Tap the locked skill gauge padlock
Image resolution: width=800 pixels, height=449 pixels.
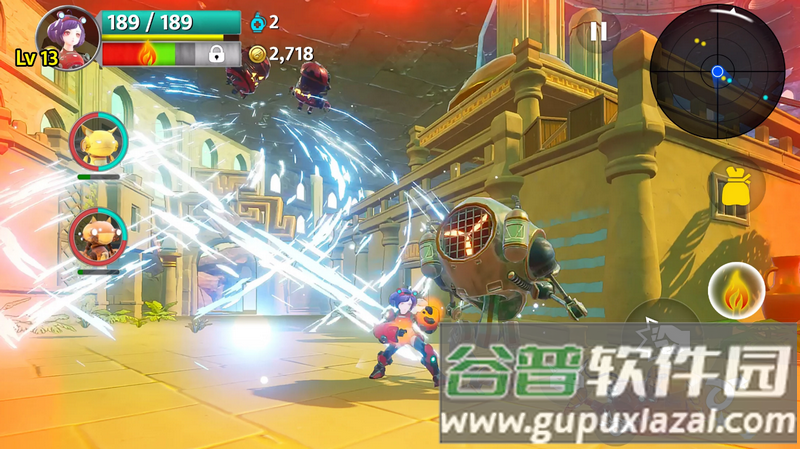tap(215, 54)
